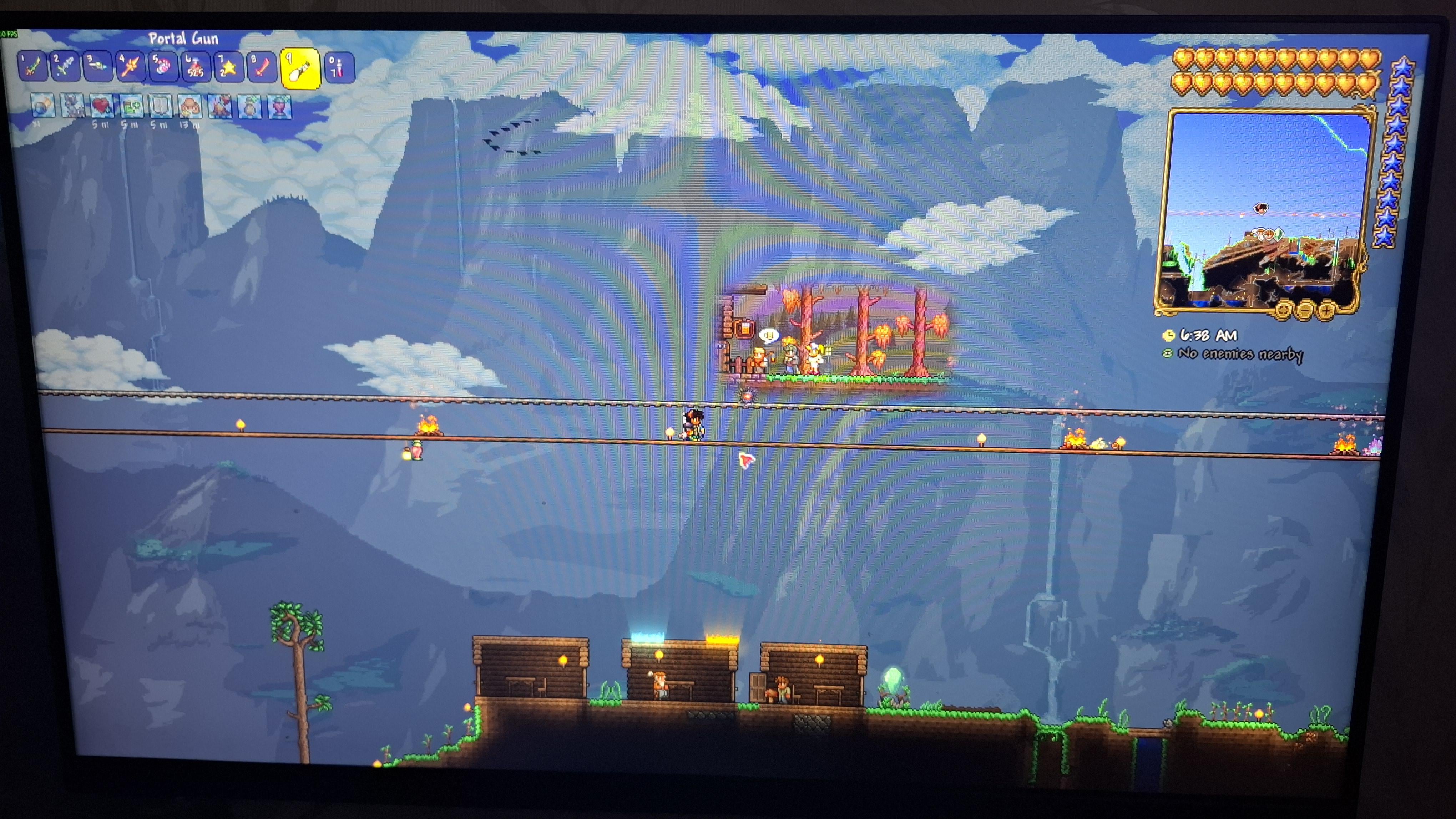Reset the minimap zoom with the leftmost coin button
Viewport: 1456px width, 819px height.
click(x=1284, y=310)
